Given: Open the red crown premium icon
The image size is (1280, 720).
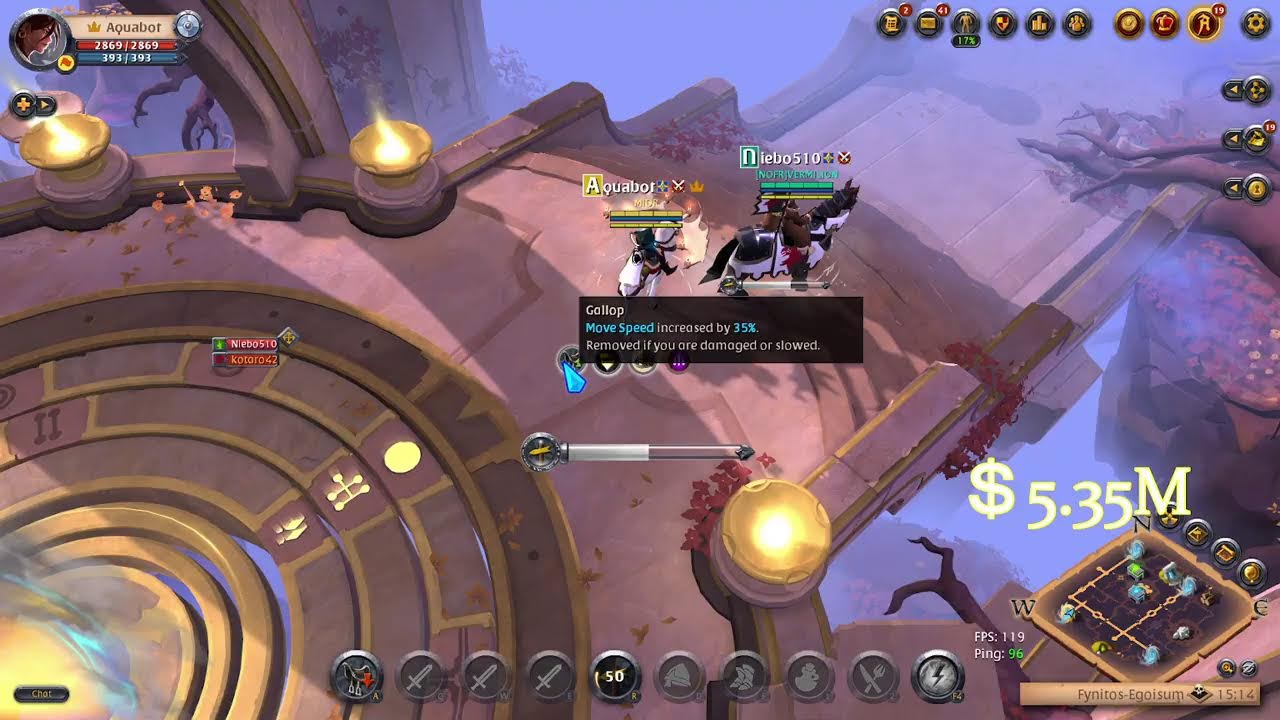Looking at the screenshot, I should (x=1165, y=23).
